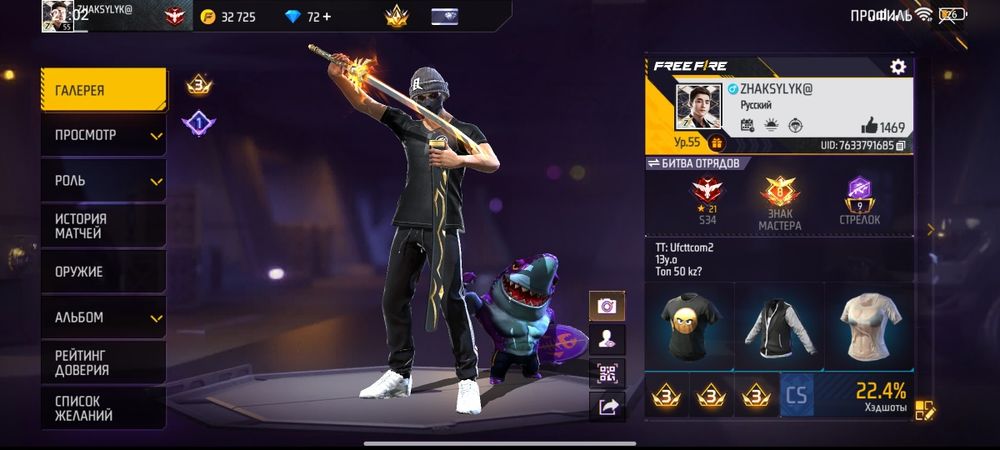Viewport: 1000px width, 450px height.
Task: Select the emoji face black t-shirt
Action: click(x=688, y=324)
